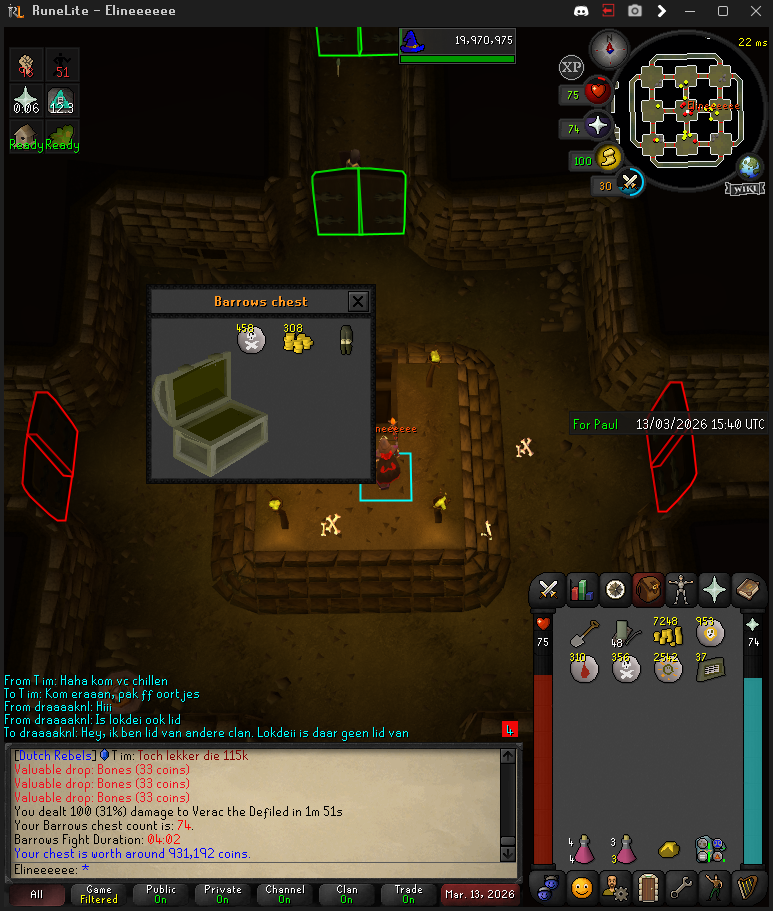The width and height of the screenshot is (773, 911).
Task: Activate the special attack orb
Action: (x=630, y=184)
